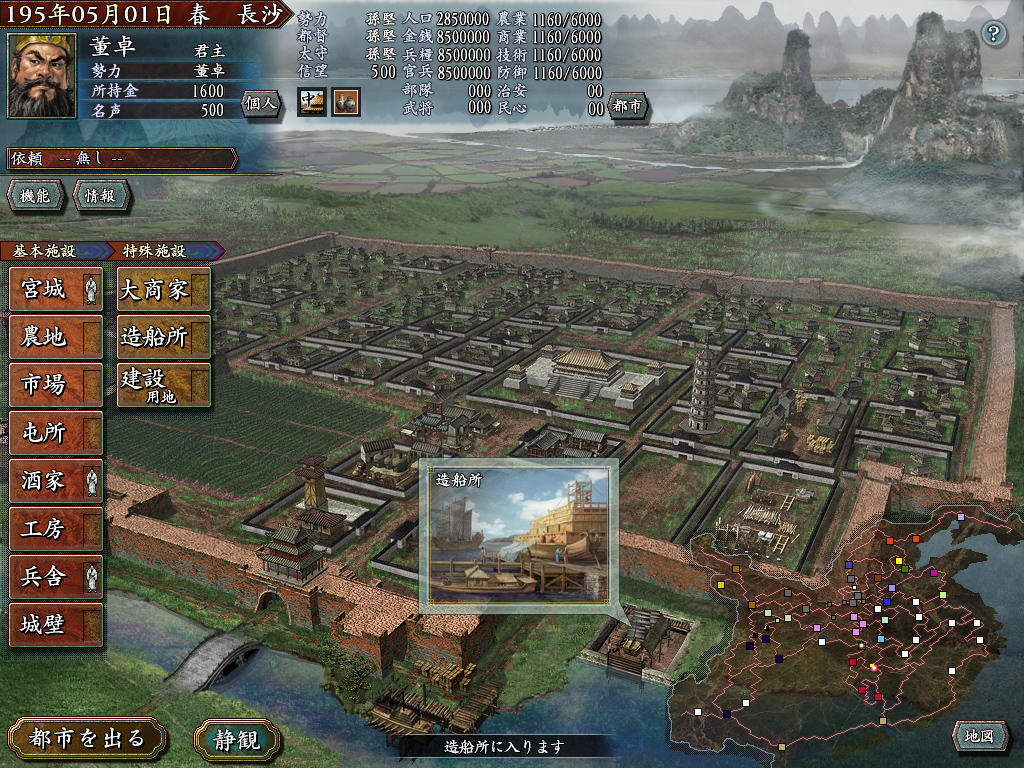
Task: Go into the 酒家 tavern
Action: pos(55,480)
